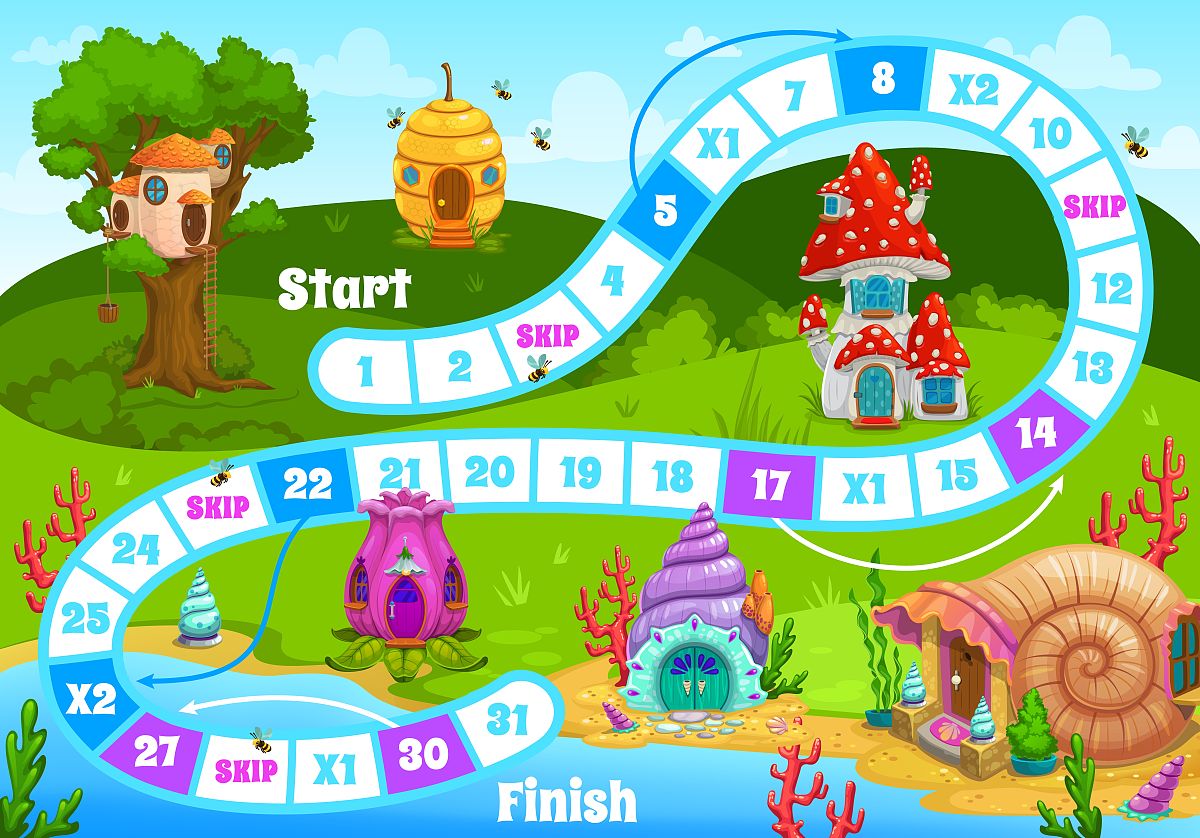This screenshot has width=1200, height=838.
Task: Select tile number 13
Action: pos(1092,366)
